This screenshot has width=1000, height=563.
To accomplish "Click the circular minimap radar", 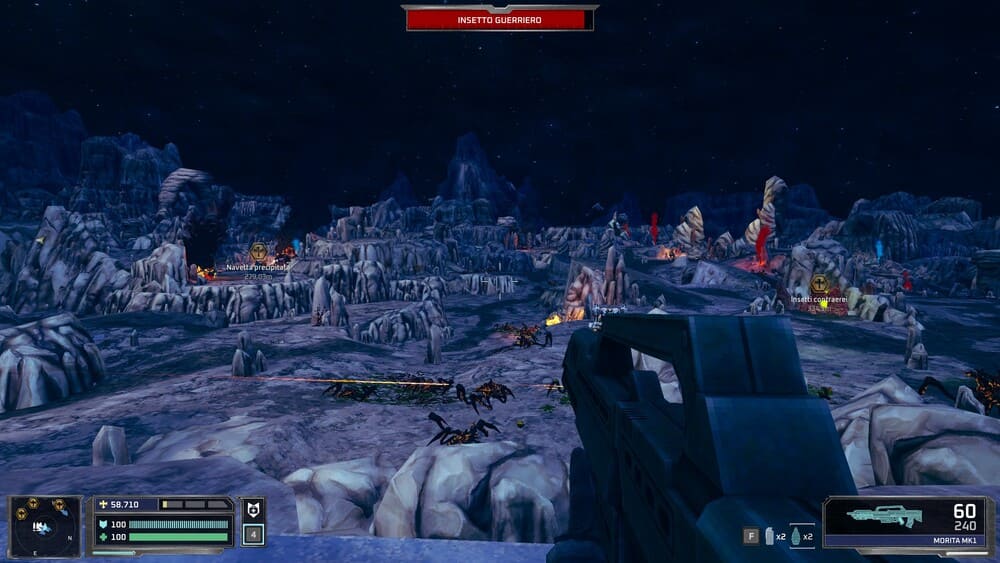I will 45,526.
